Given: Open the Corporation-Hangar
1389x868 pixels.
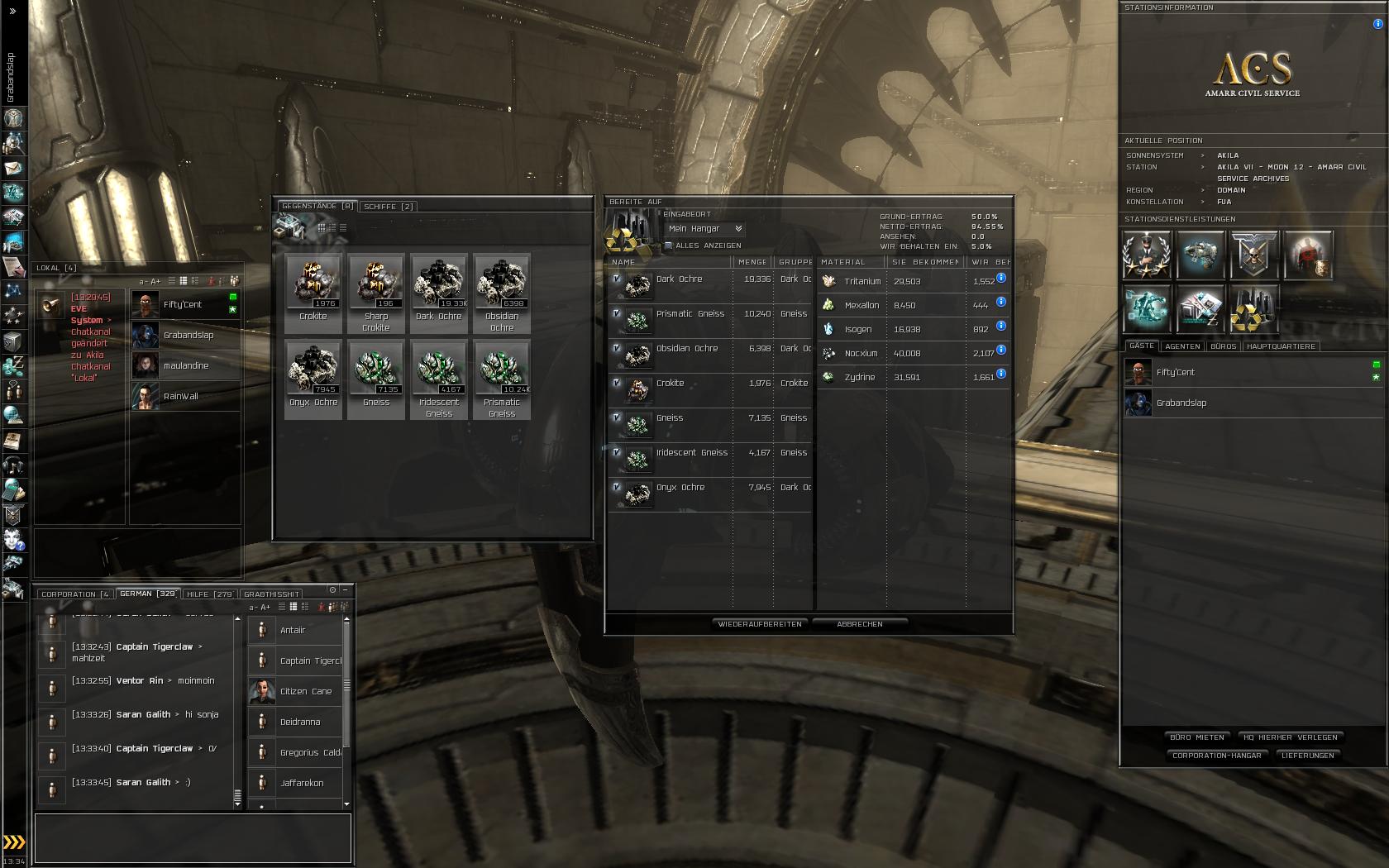Looking at the screenshot, I should [x=1217, y=756].
